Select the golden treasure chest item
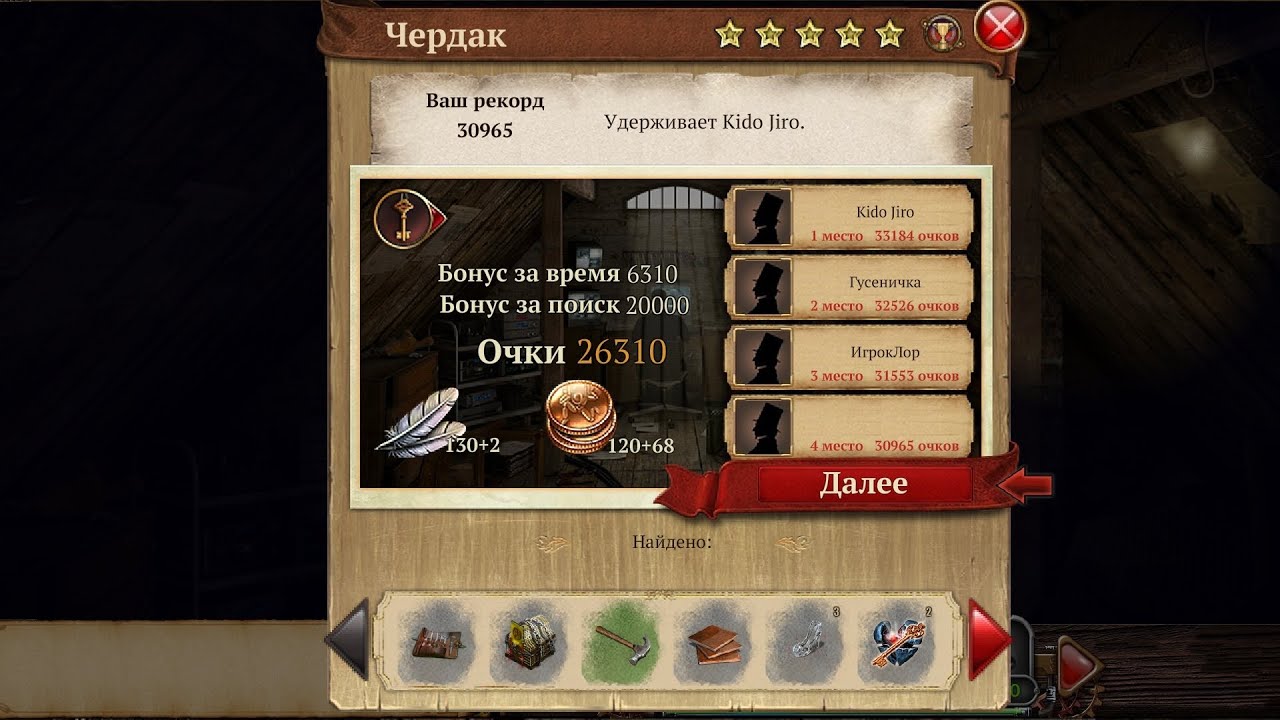 click(x=528, y=640)
